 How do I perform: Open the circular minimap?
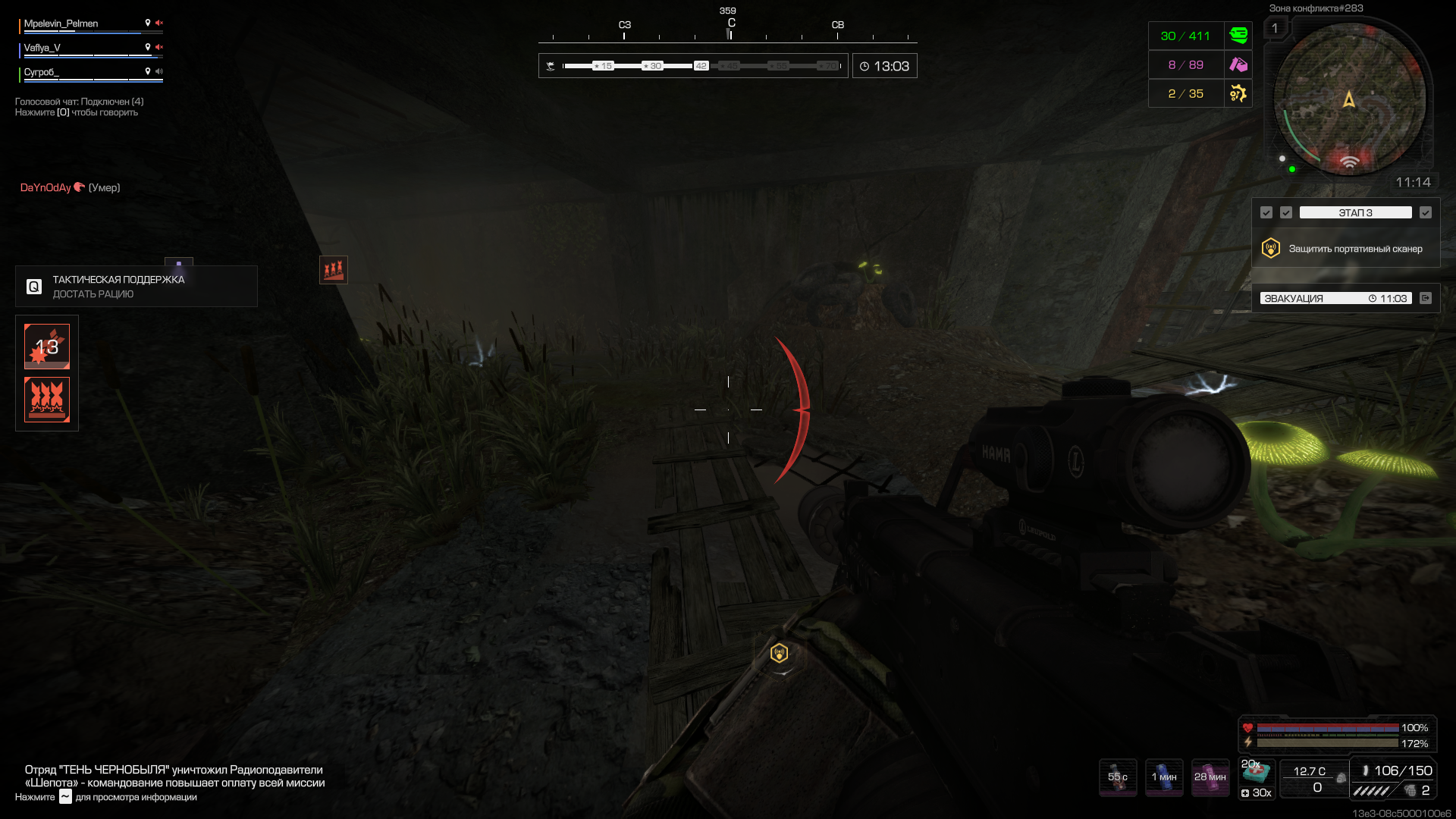1349,99
